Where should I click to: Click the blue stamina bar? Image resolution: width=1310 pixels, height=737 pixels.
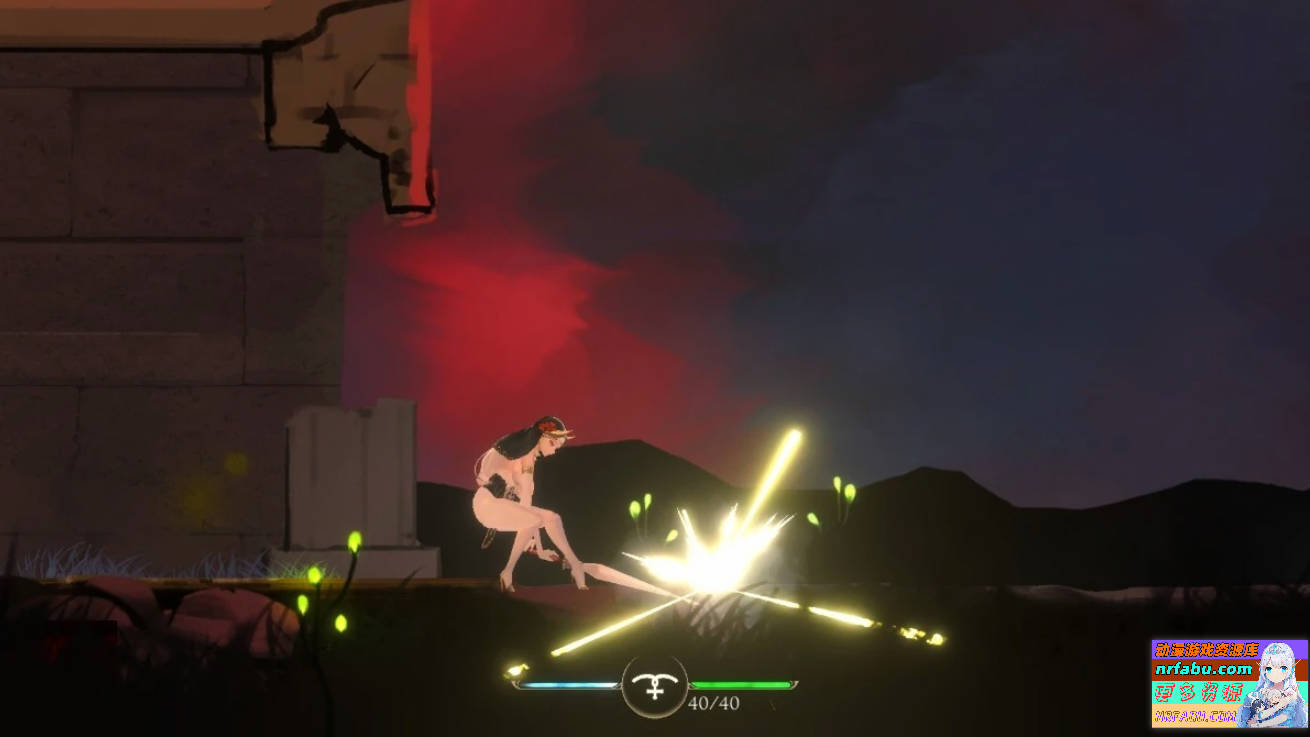coord(565,686)
